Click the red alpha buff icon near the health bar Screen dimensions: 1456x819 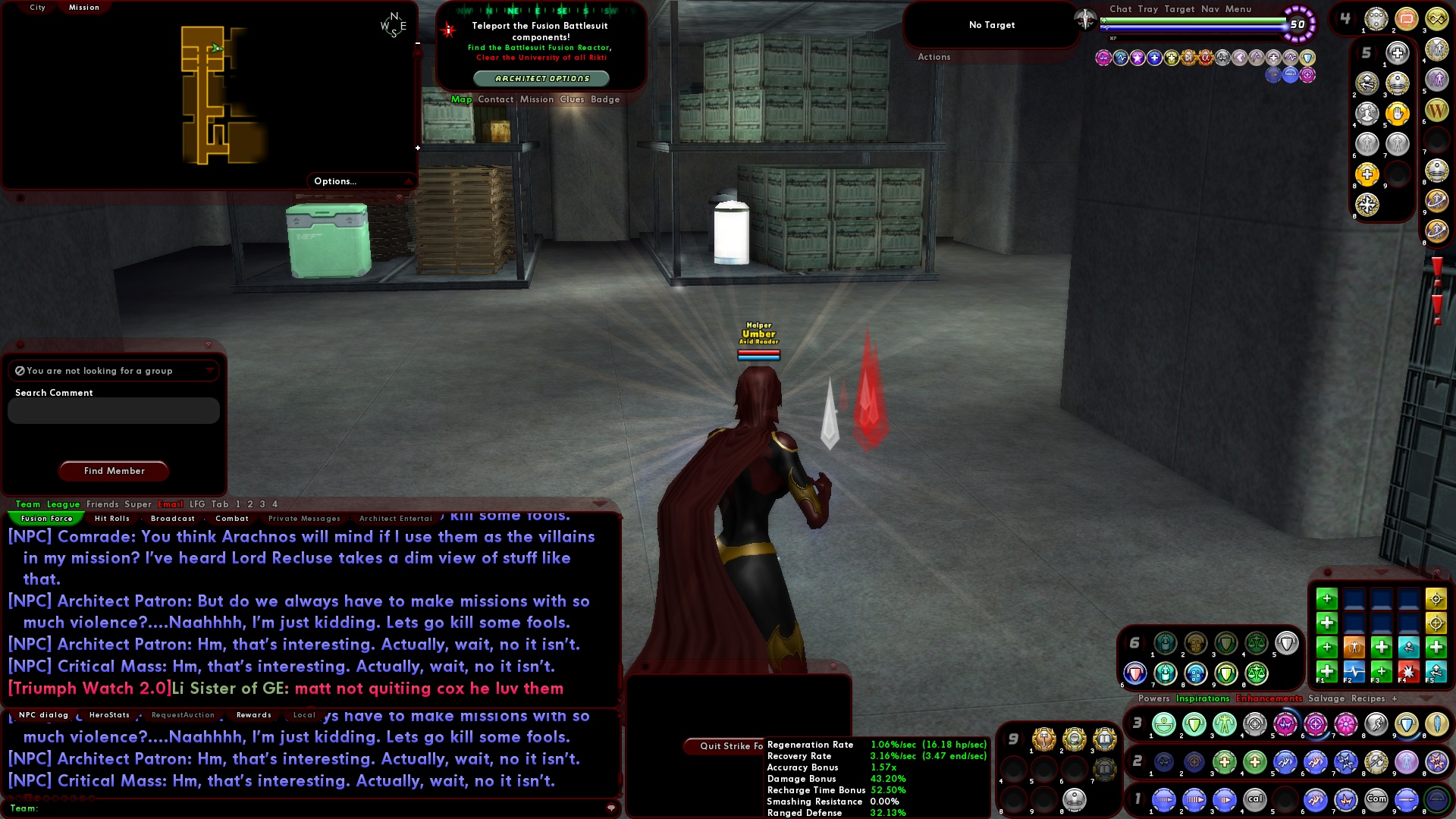point(1206,58)
